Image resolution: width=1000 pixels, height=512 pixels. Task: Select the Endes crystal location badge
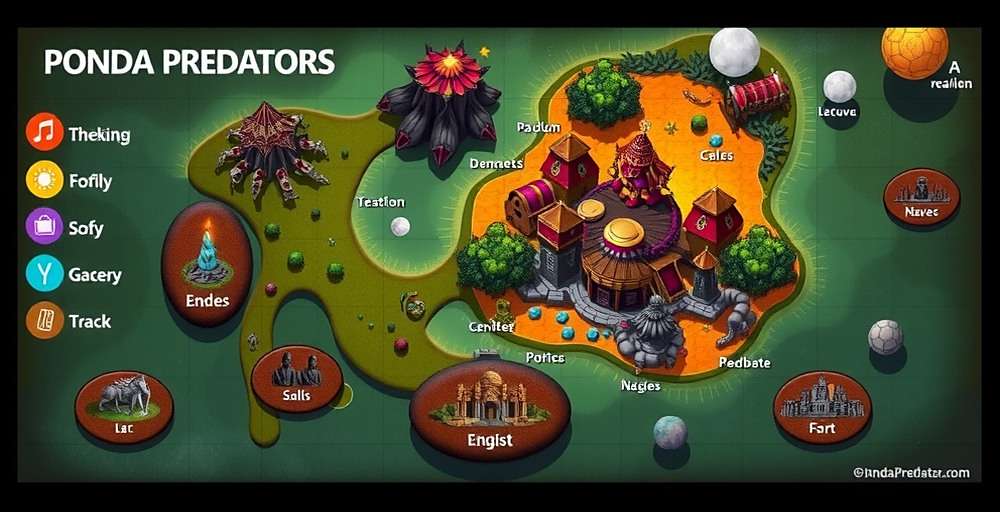pos(207,264)
